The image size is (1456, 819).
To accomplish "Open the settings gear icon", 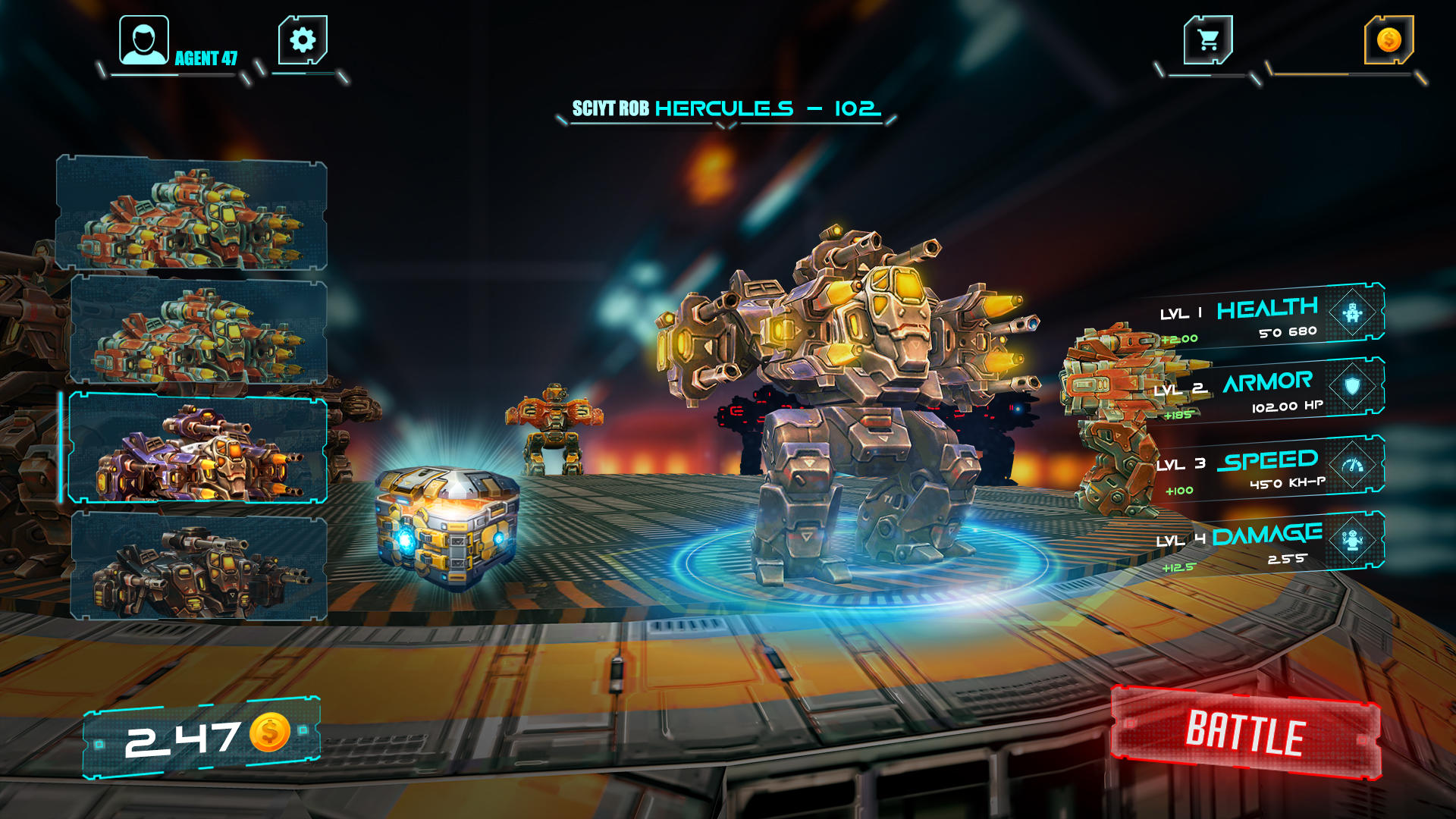I will pos(302,39).
